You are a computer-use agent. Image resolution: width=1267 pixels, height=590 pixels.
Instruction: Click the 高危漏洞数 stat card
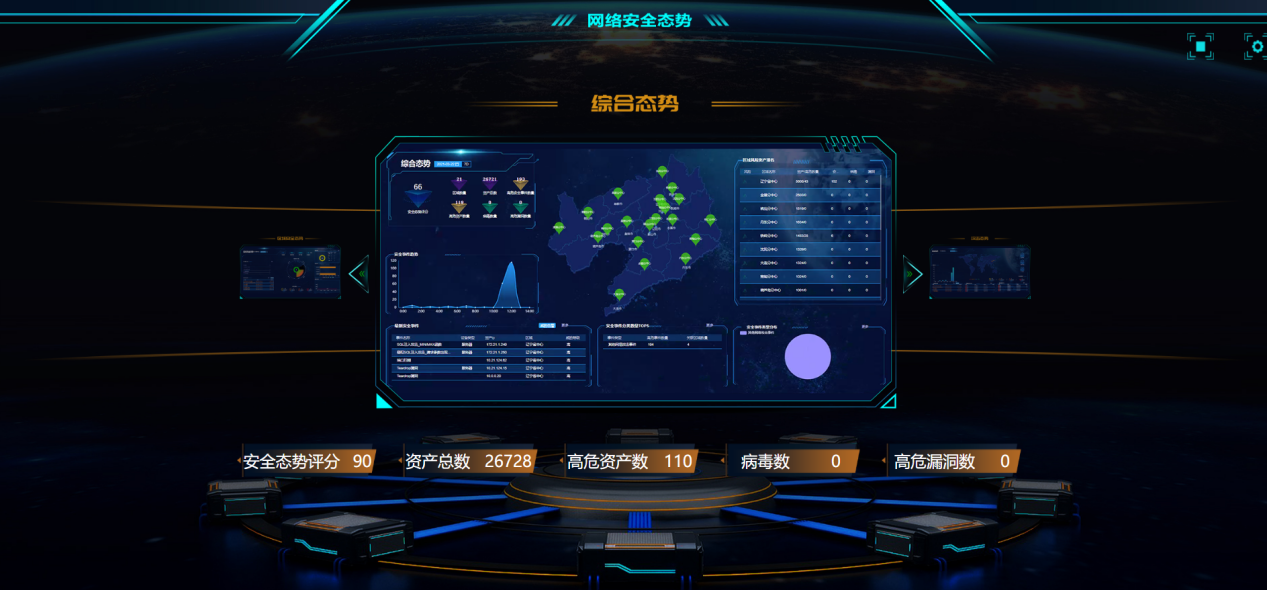953,461
